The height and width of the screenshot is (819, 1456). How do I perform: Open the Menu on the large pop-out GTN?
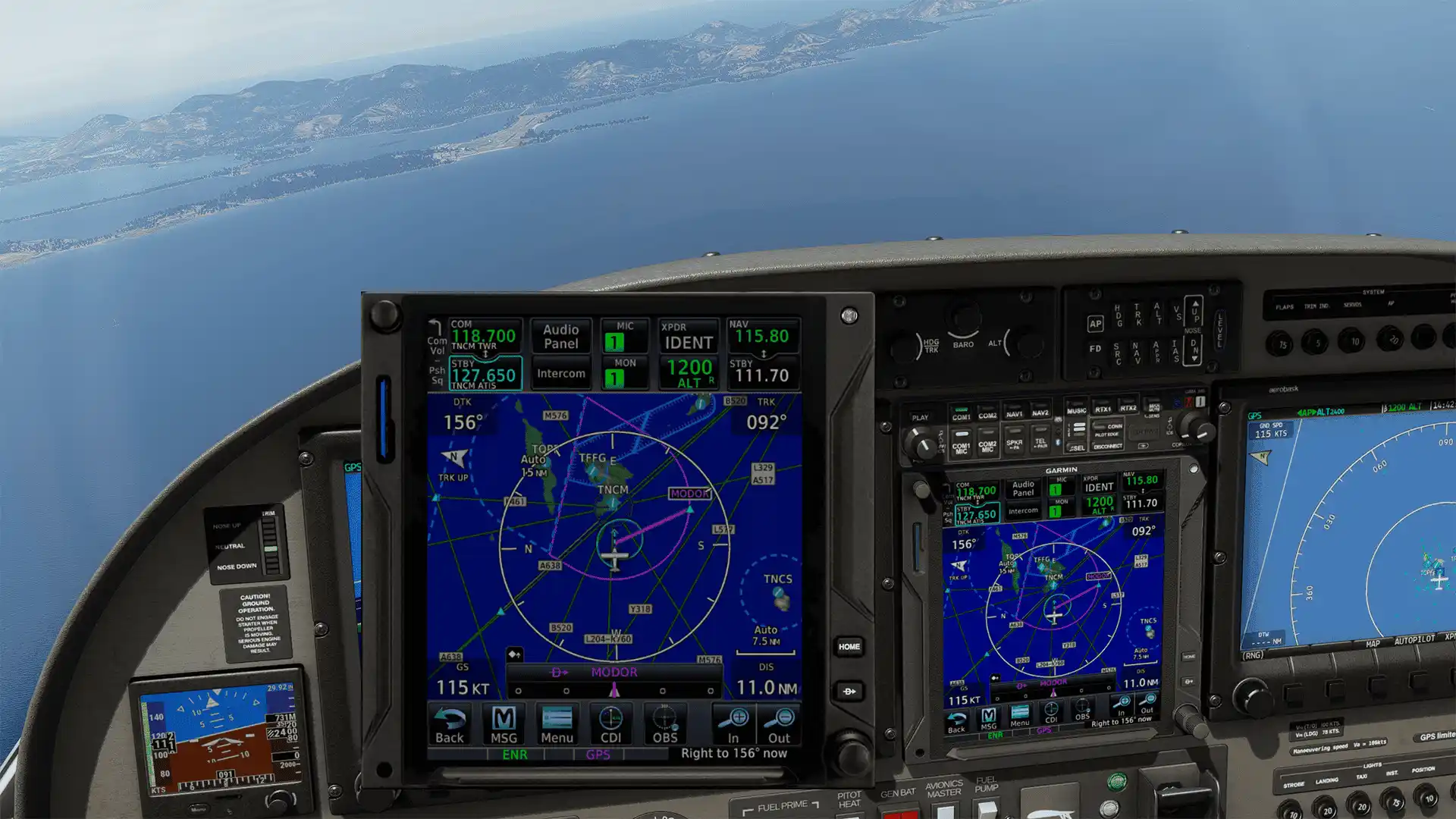[x=557, y=725]
